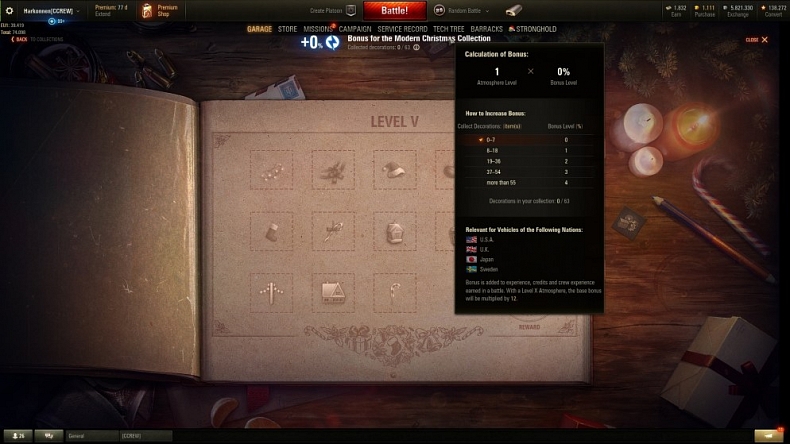Start a match with the Battle! button
This screenshot has height=444, width=790.
tap(394, 10)
